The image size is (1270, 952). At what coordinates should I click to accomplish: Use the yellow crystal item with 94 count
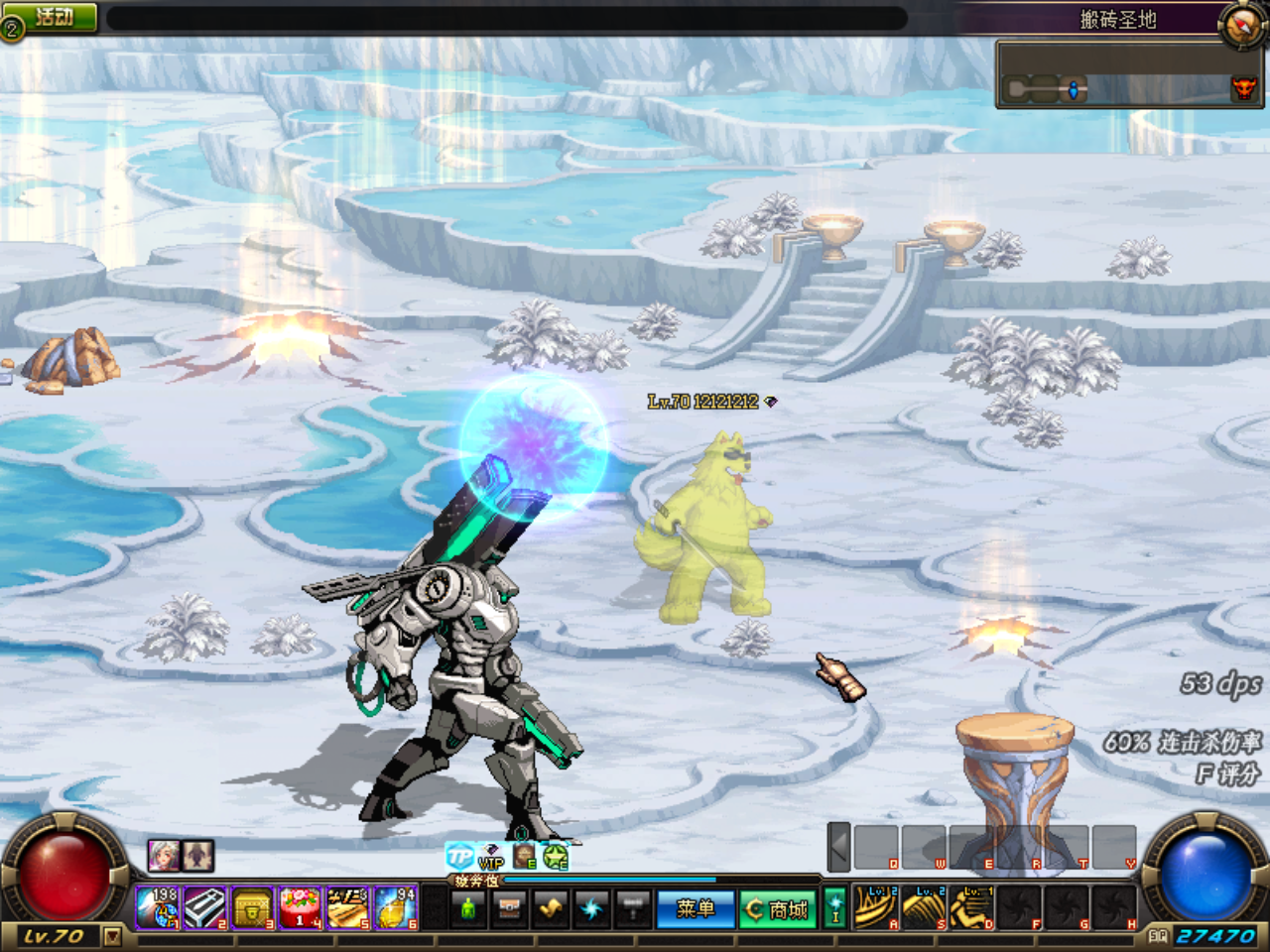click(395, 908)
